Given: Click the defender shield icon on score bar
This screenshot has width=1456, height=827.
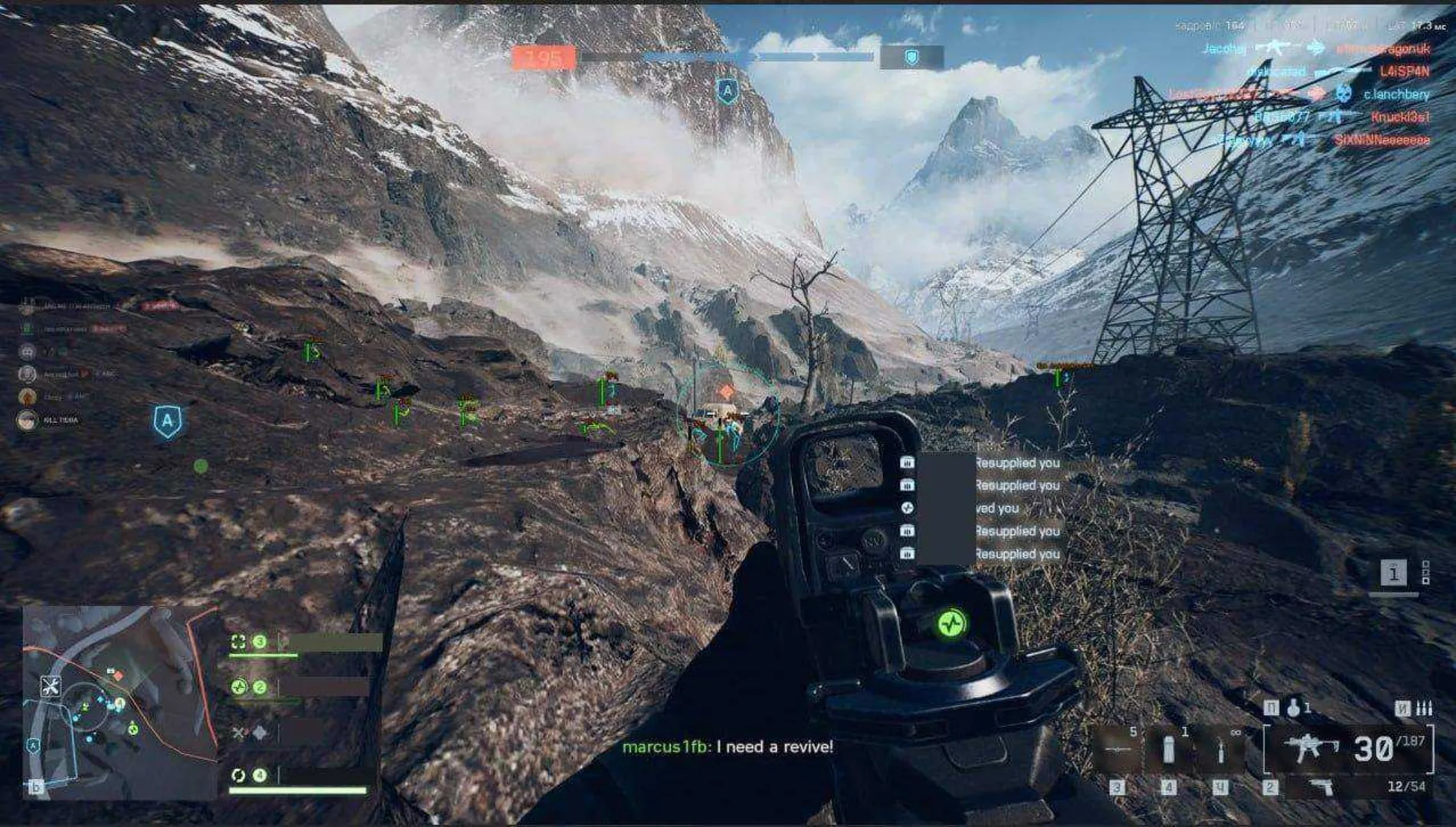Looking at the screenshot, I should (911, 57).
